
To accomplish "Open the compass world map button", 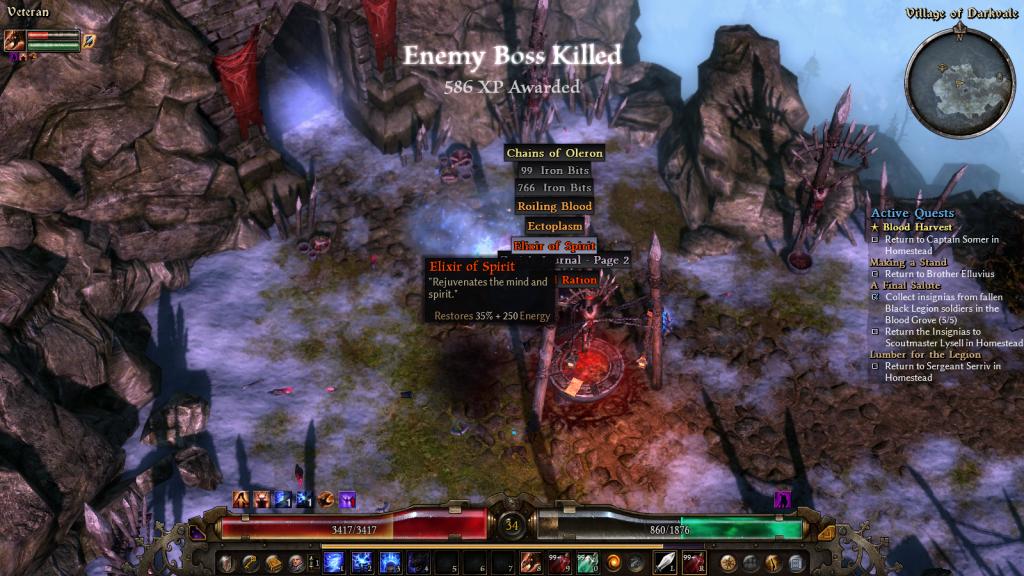I will 728,561.
